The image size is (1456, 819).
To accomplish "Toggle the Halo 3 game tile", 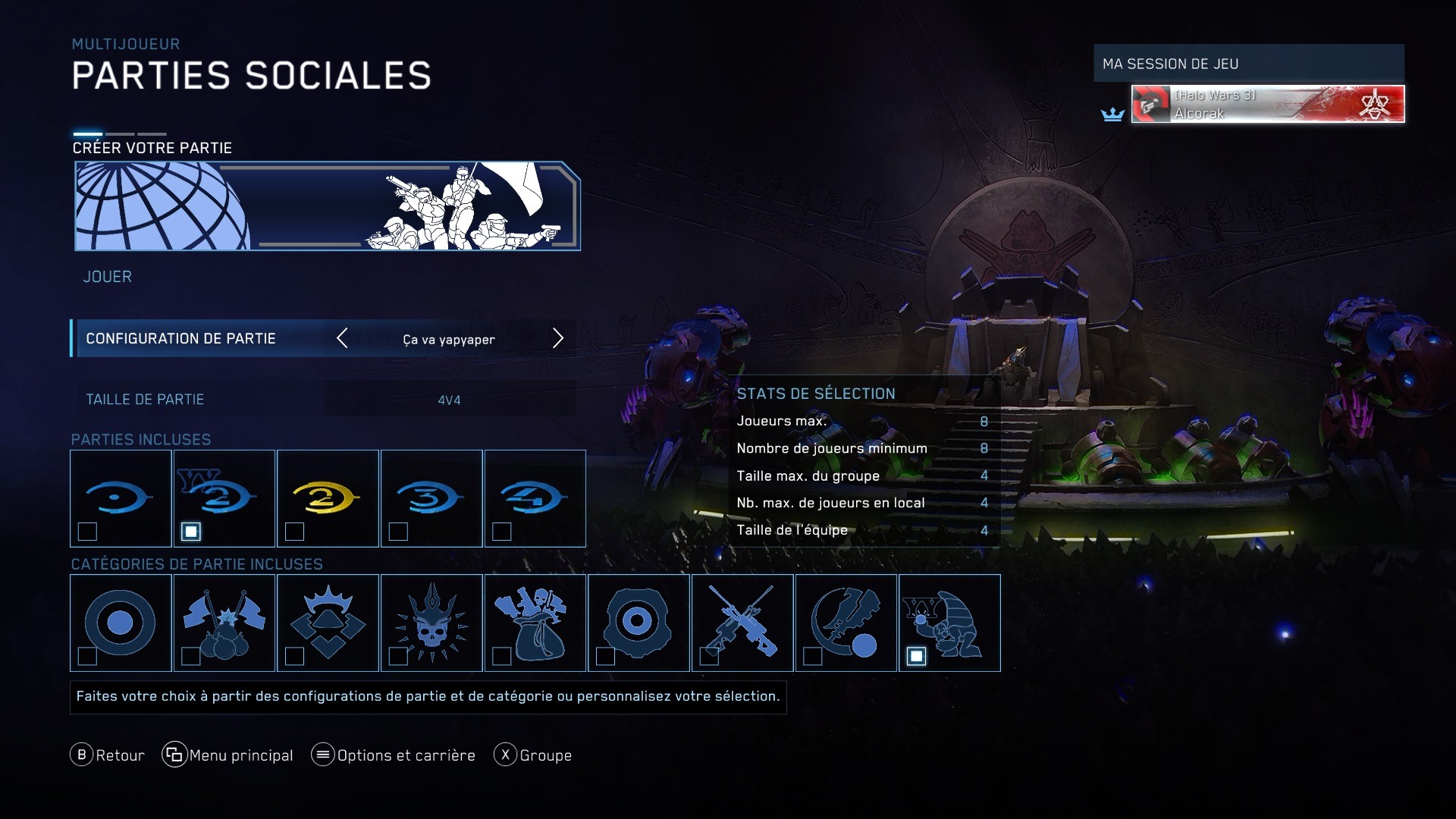I will 431,498.
